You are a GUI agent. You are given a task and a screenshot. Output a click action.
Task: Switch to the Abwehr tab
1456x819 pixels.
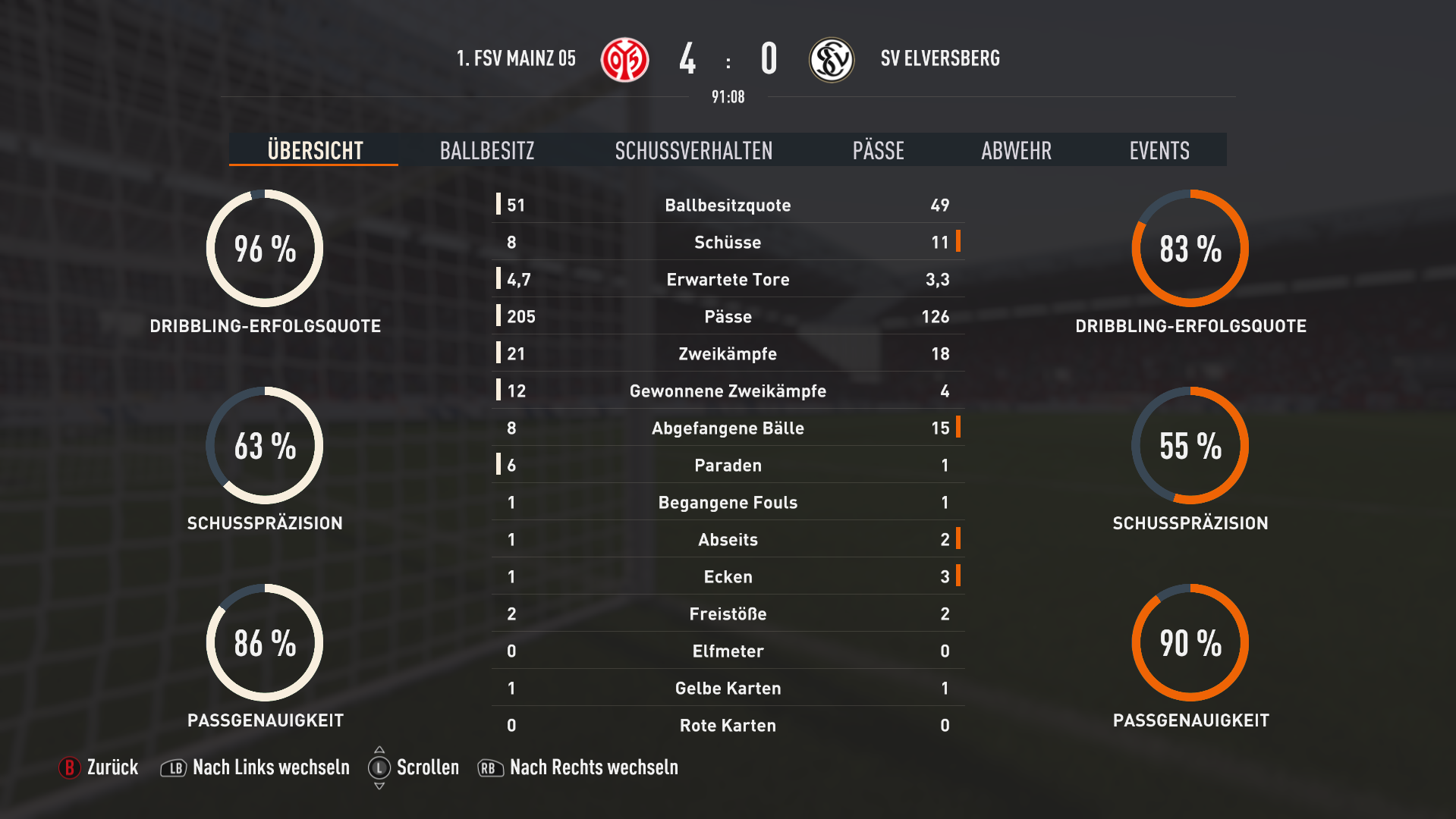[x=1016, y=150]
